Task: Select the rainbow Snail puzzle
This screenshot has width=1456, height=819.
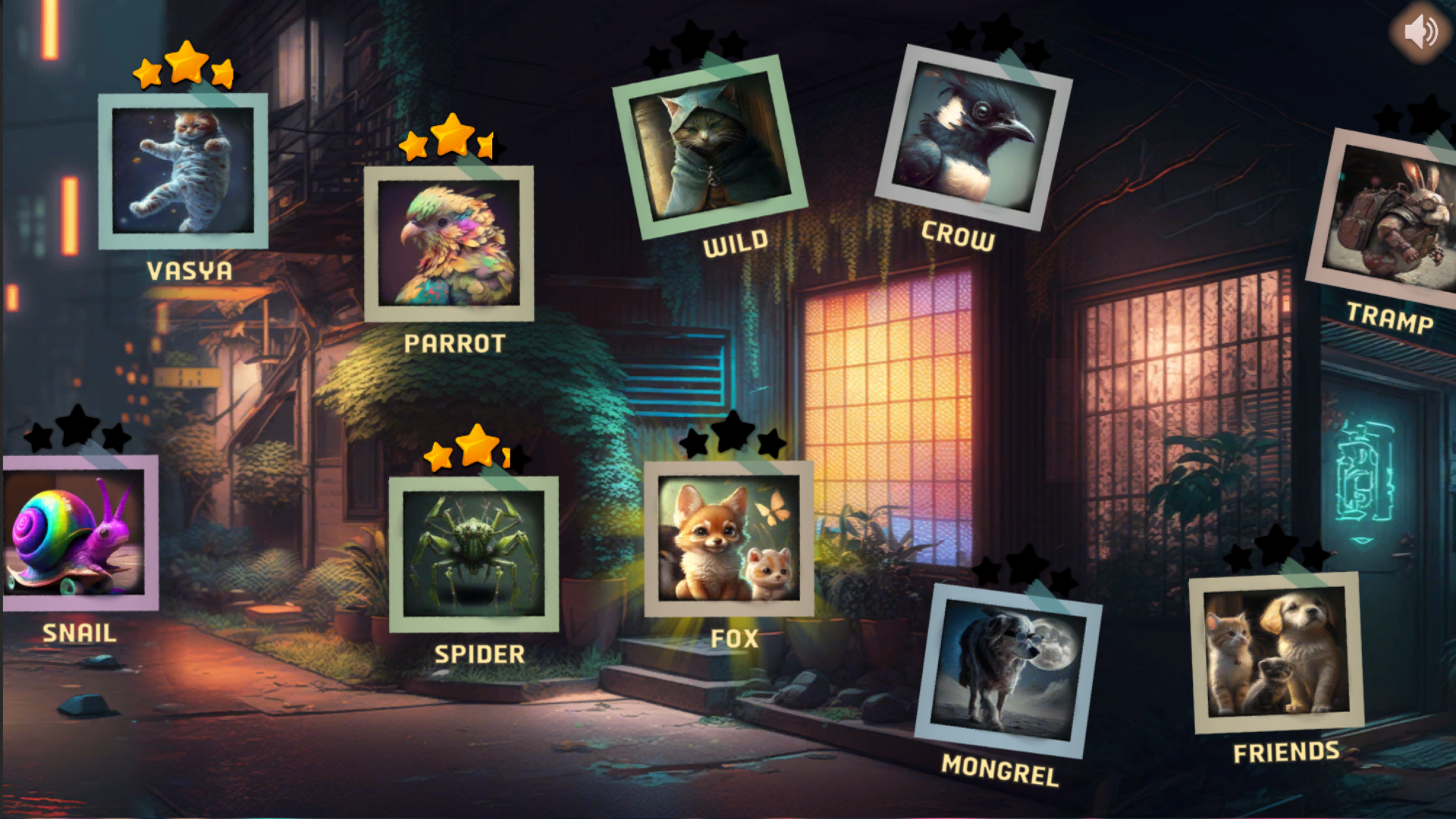Action: point(76,532)
